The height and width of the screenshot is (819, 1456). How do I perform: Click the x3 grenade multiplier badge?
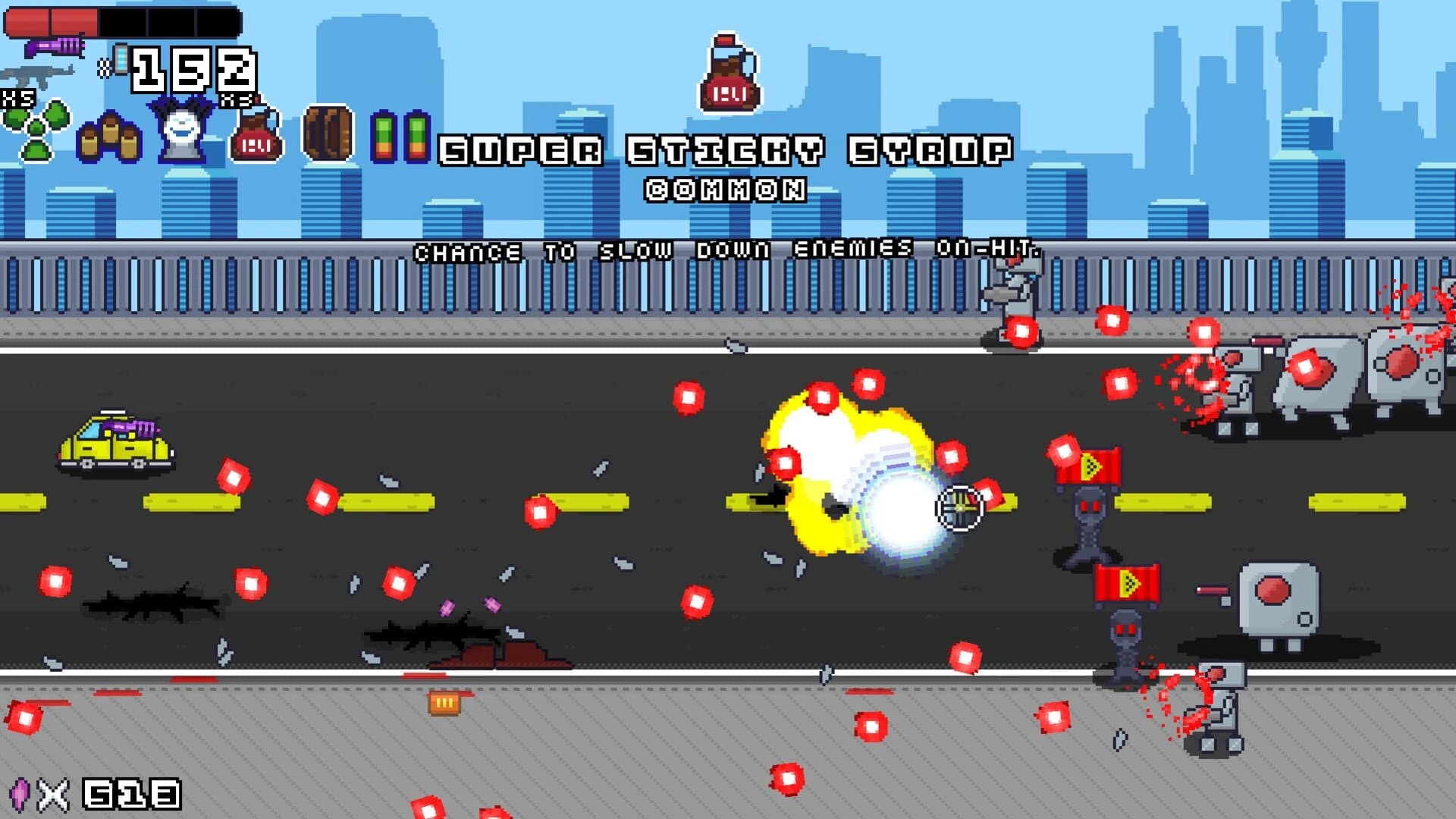click(235, 100)
